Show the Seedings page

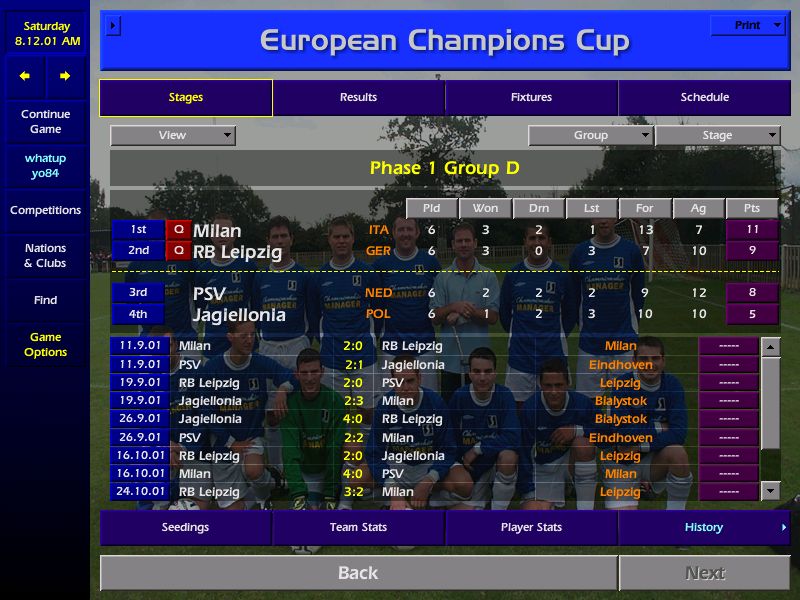point(185,527)
